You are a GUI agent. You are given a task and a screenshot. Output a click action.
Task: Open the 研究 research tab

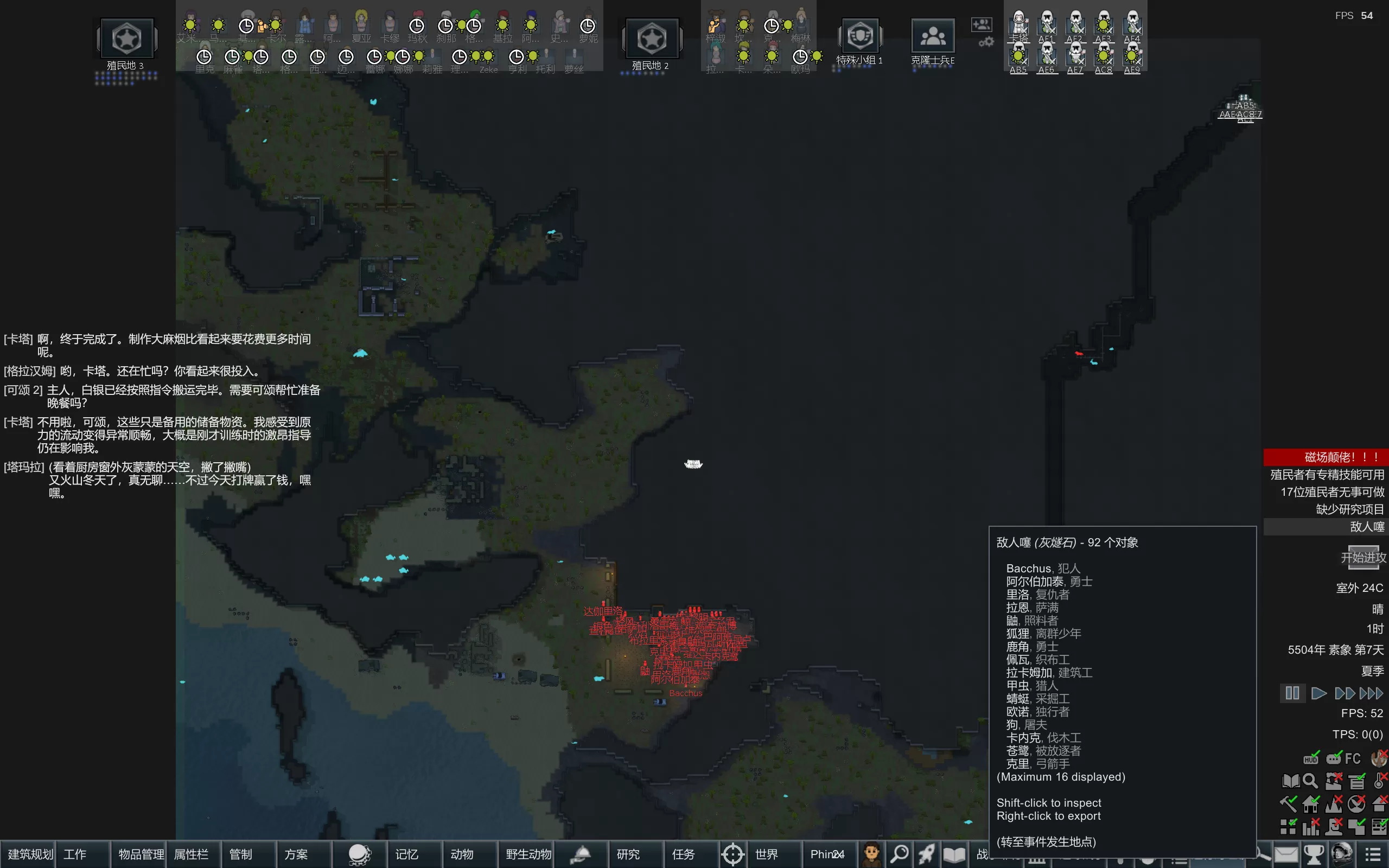tap(628, 854)
